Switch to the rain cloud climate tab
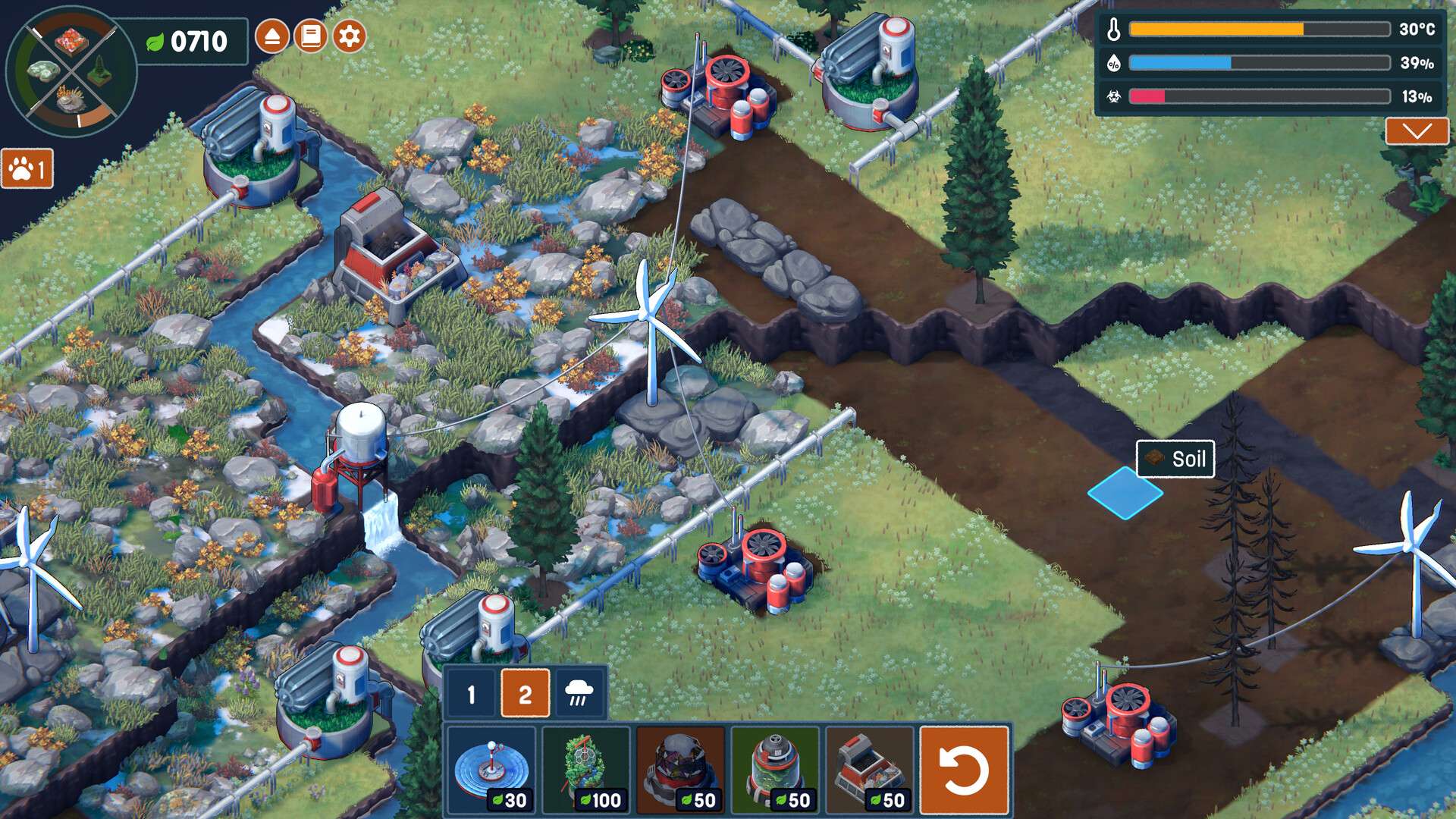The height and width of the screenshot is (819, 1456). click(x=579, y=693)
